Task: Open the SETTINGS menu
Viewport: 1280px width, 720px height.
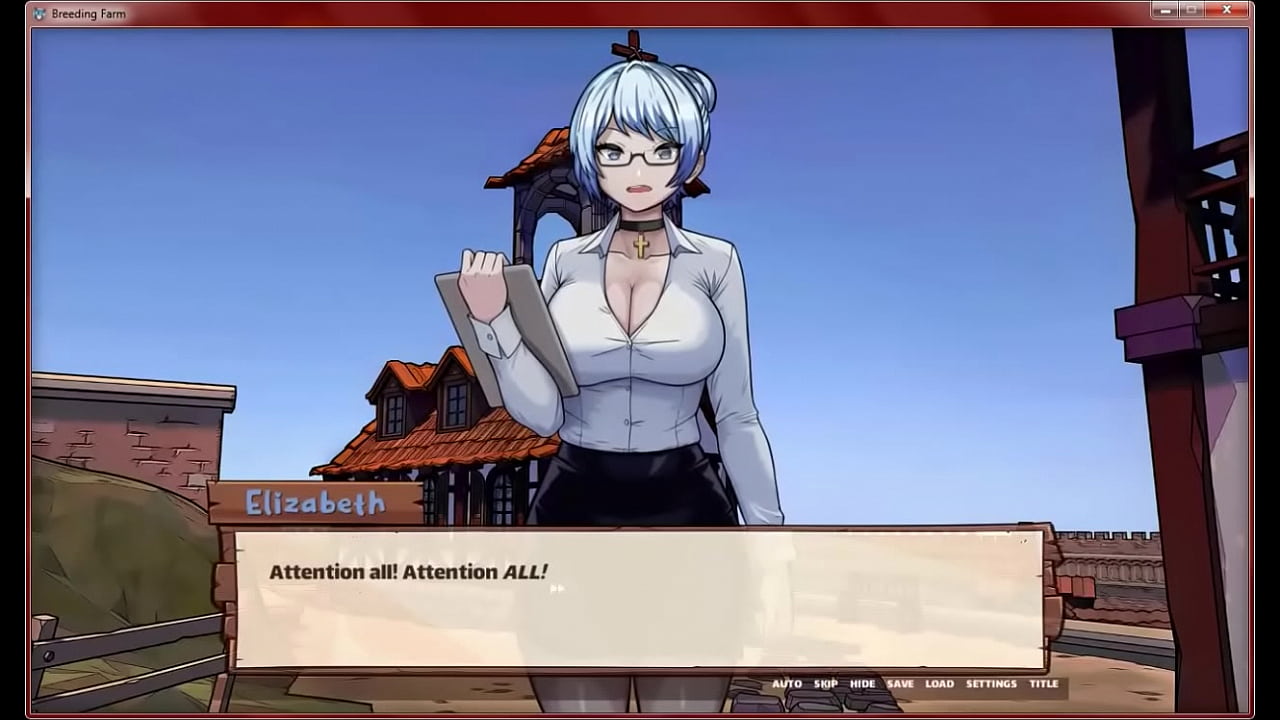Action: 991,684
